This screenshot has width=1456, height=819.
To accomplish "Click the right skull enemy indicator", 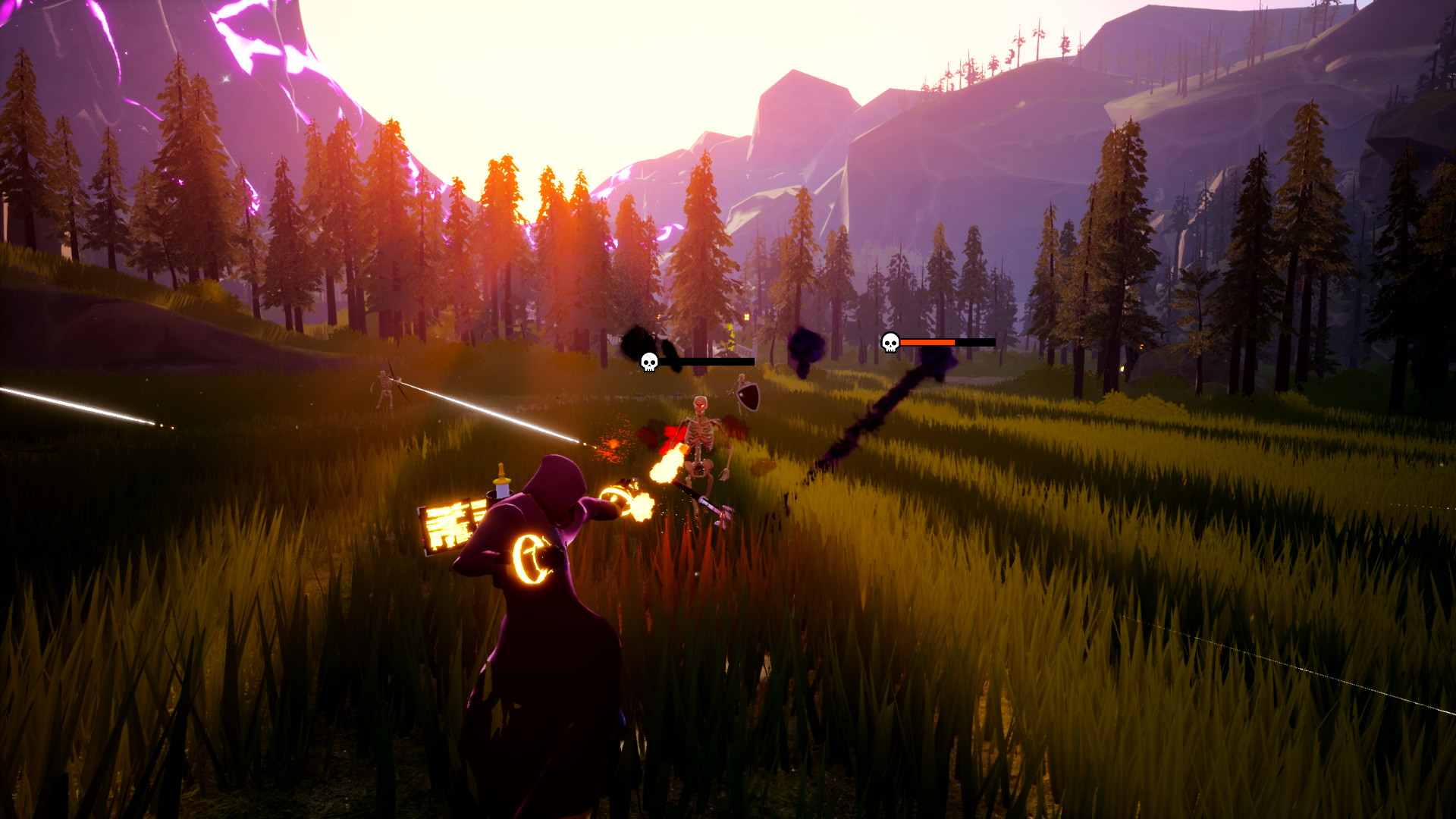I will (889, 343).
